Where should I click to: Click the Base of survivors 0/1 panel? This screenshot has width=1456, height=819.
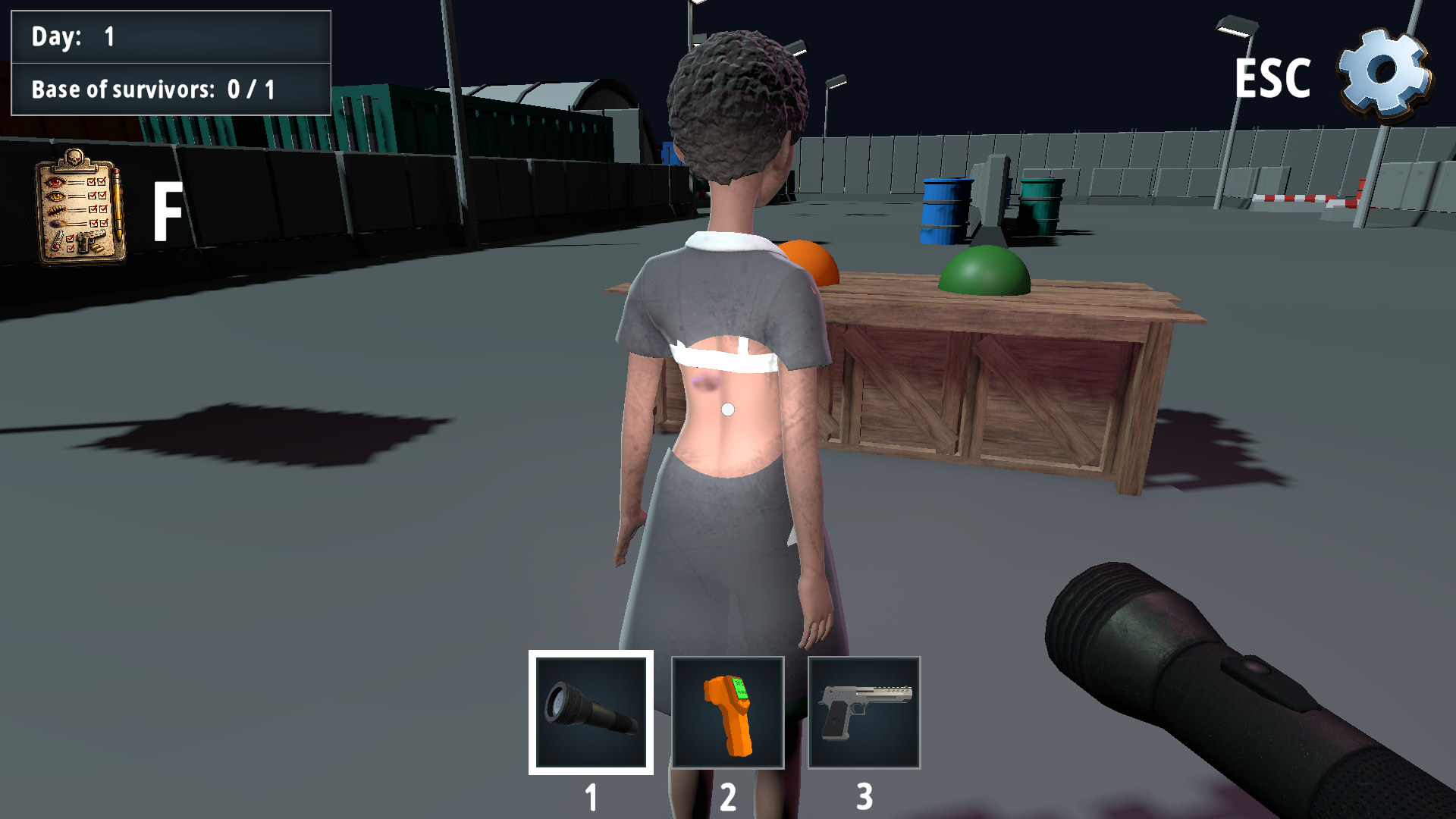click(x=171, y=89)
